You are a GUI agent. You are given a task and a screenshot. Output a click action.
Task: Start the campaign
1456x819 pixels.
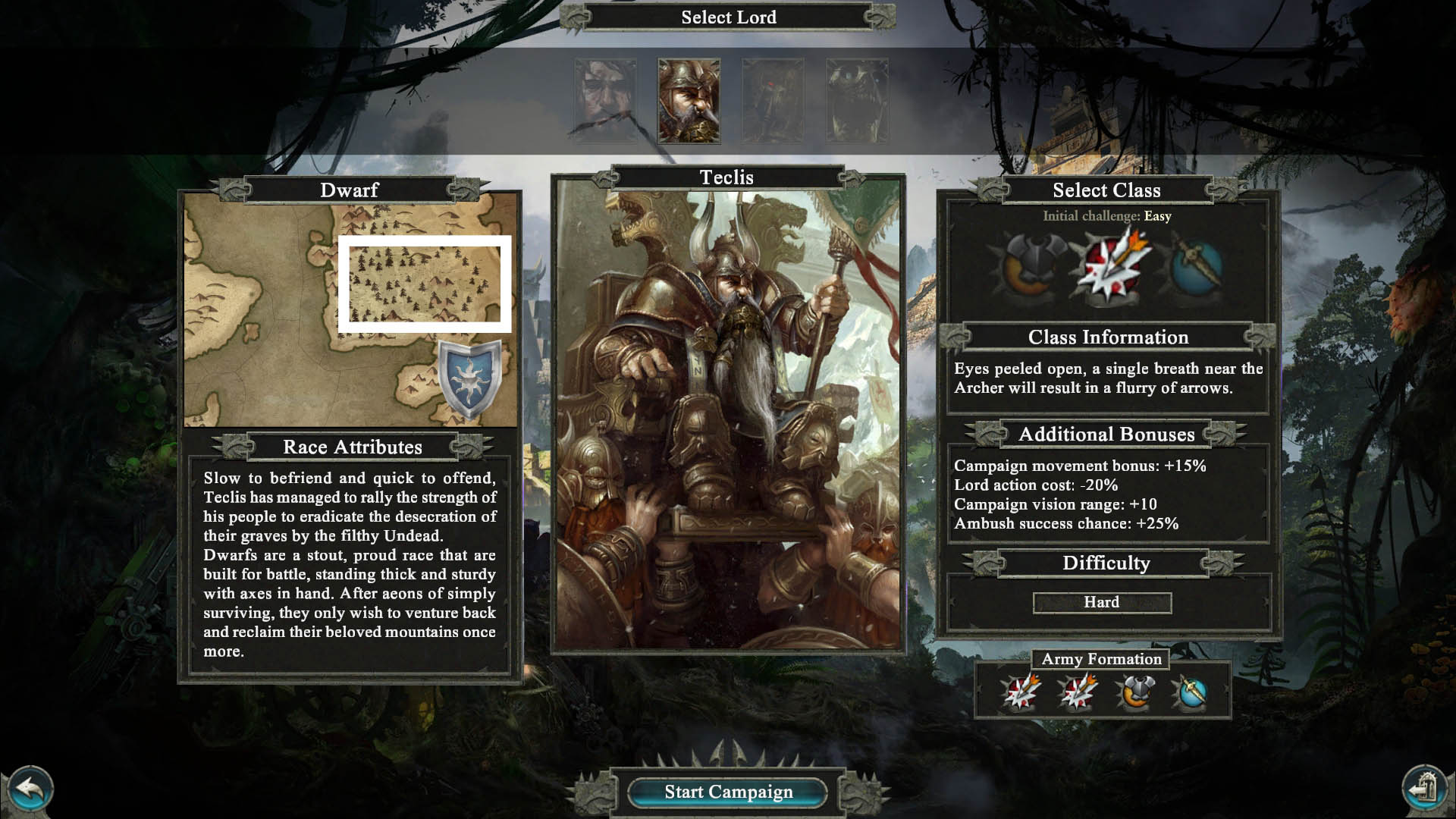[x=728, y=792]
